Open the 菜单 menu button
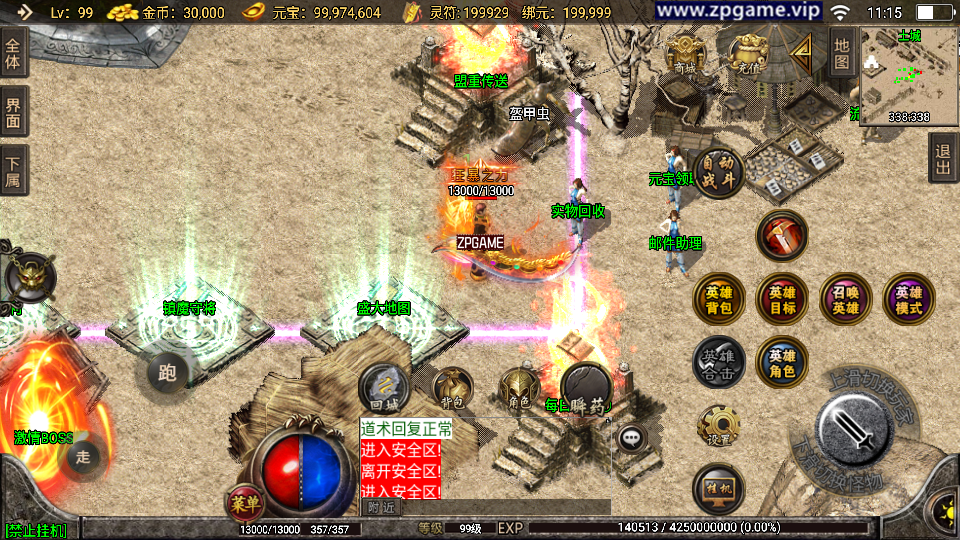The width and height of the screenshot is (960, 540). click(244, 501)
